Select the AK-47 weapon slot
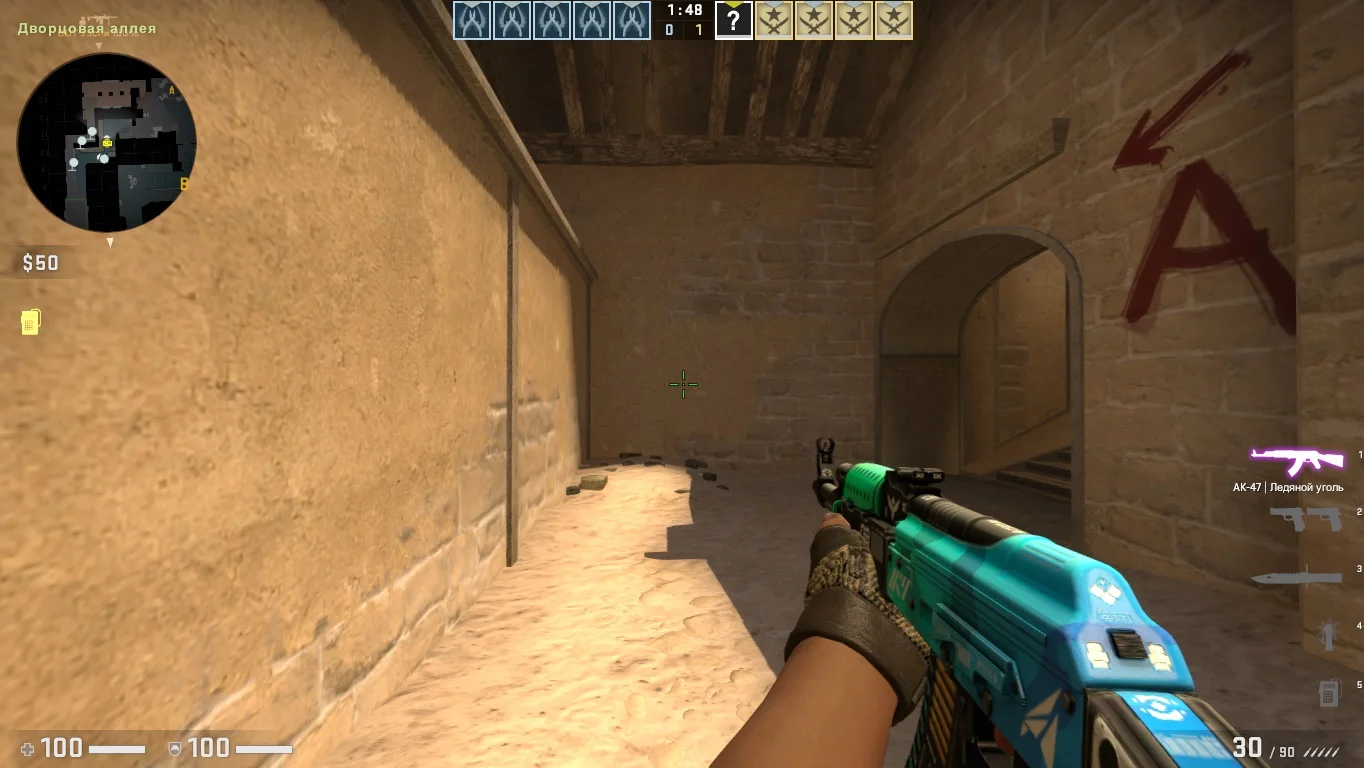This screenshot has width=1364, height=768. point(1297,462)
